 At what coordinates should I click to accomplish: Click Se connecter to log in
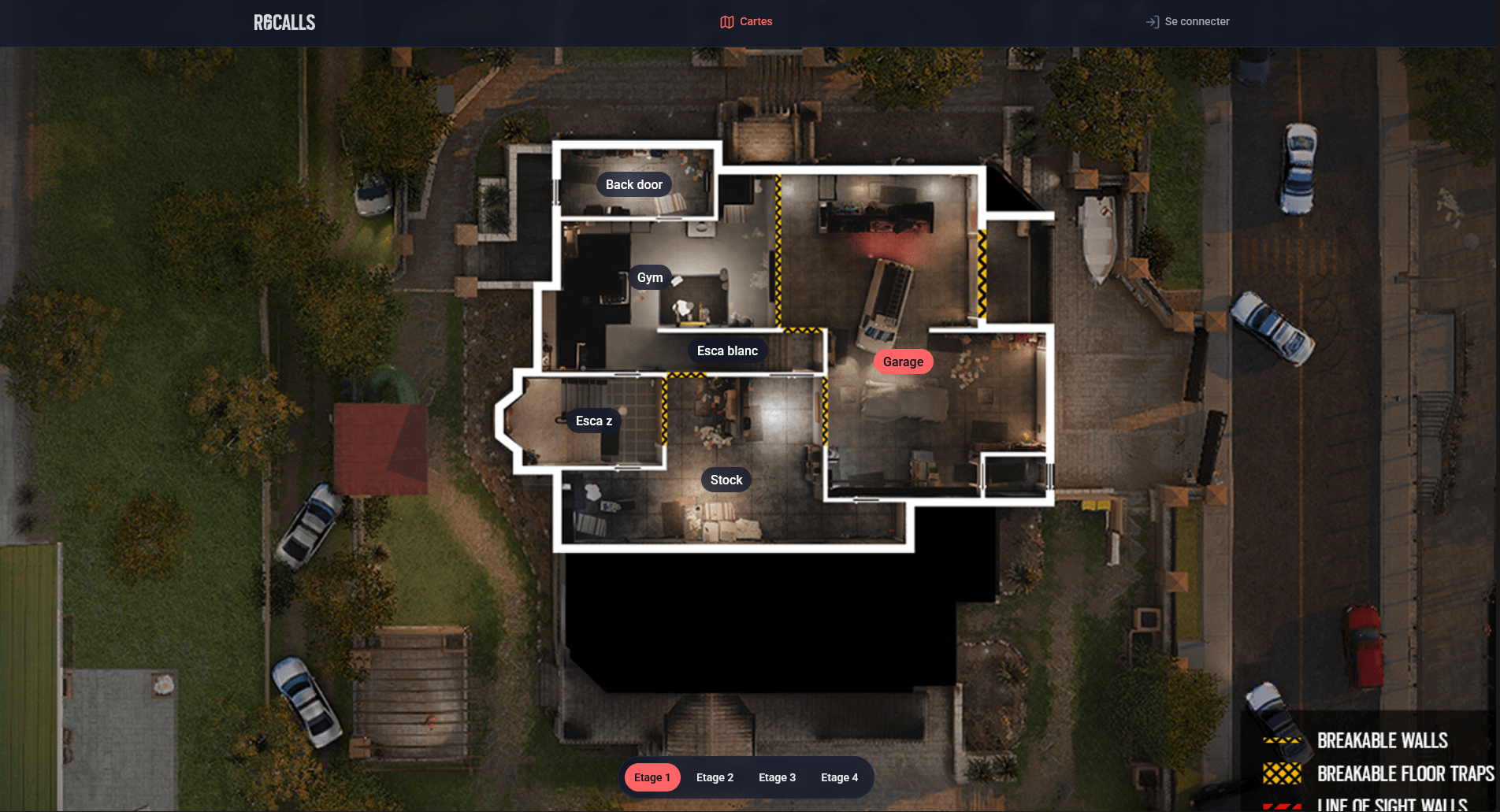click(x=1187, y=22)
